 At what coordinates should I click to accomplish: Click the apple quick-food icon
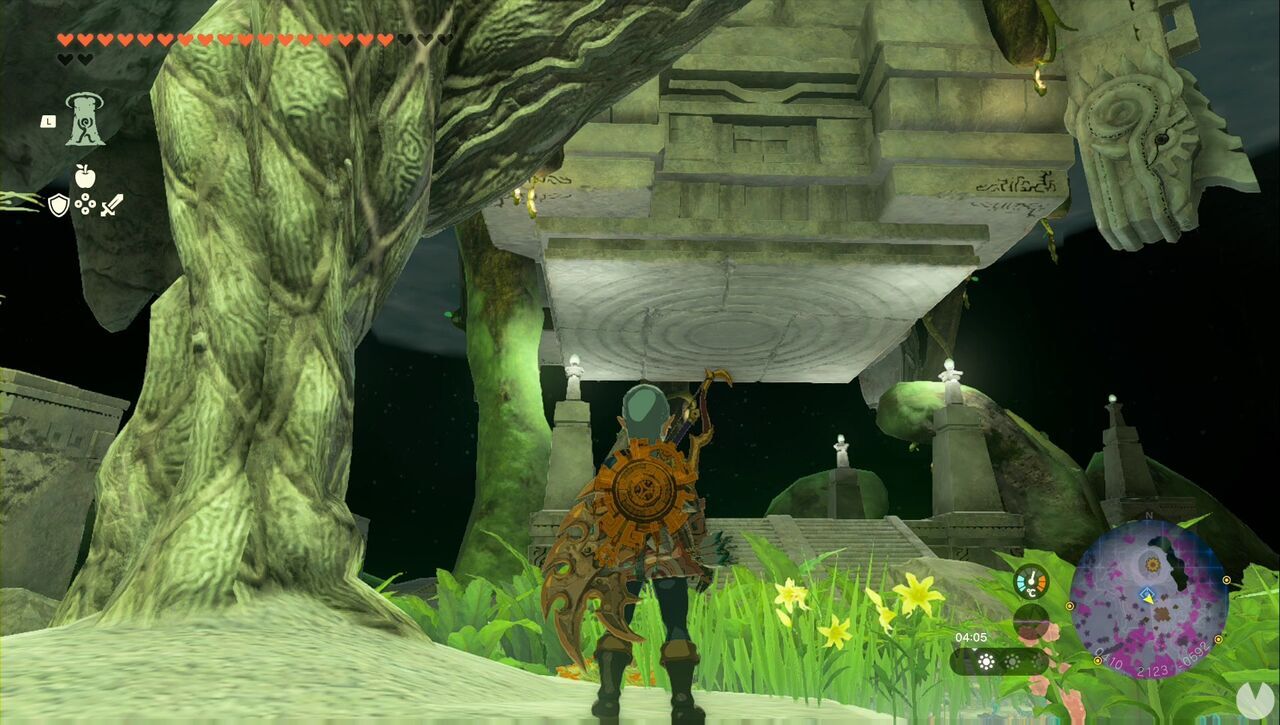(84, 175)
